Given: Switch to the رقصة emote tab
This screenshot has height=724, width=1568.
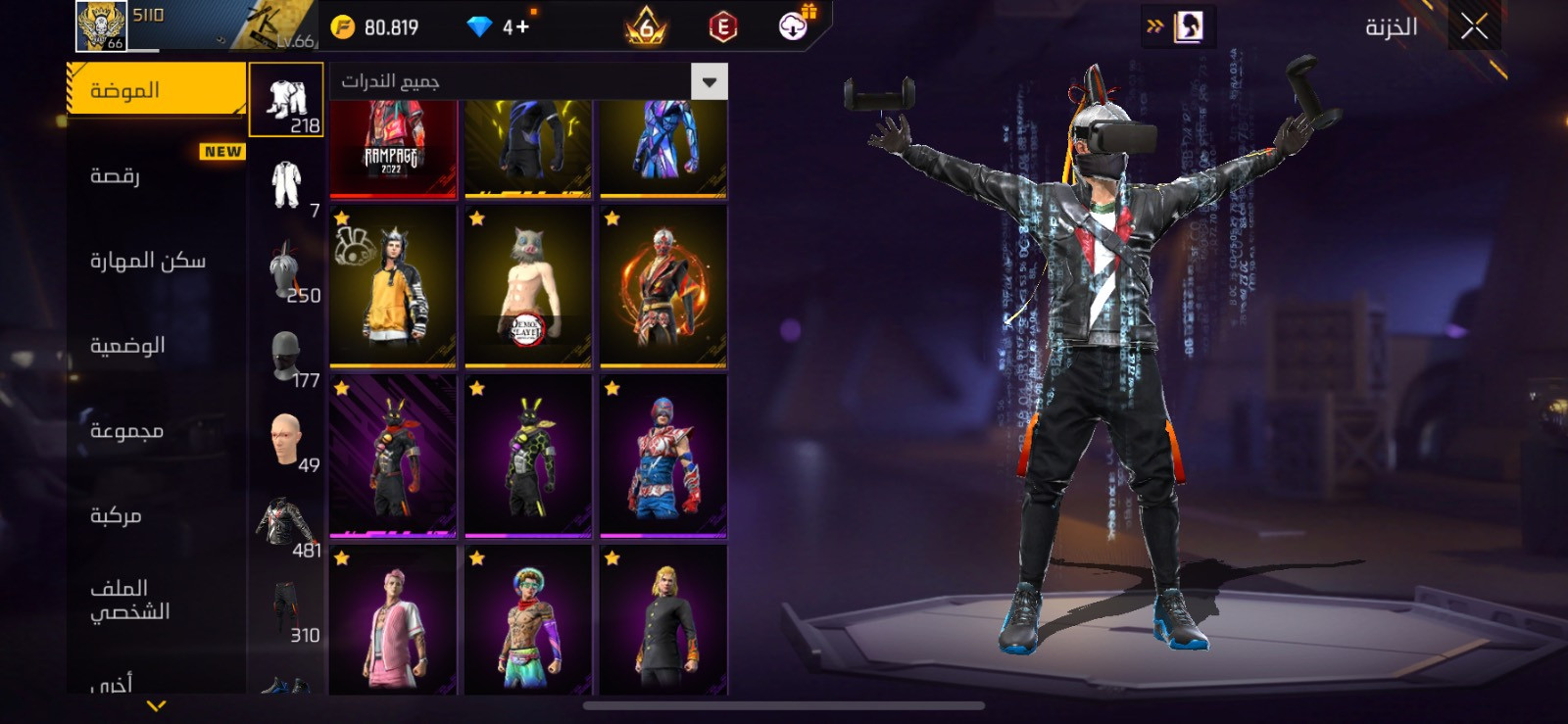Looking at the screenshot, I should click(x=155, y=176).
